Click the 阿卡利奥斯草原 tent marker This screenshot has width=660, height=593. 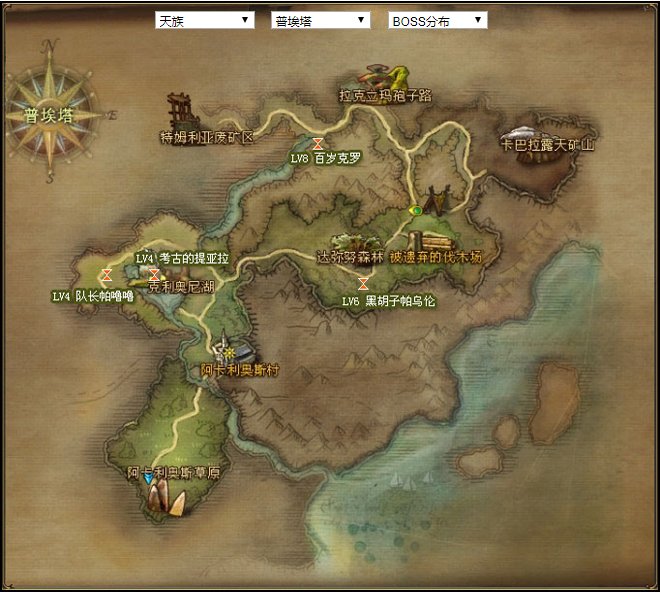click(x=166, y=499)
